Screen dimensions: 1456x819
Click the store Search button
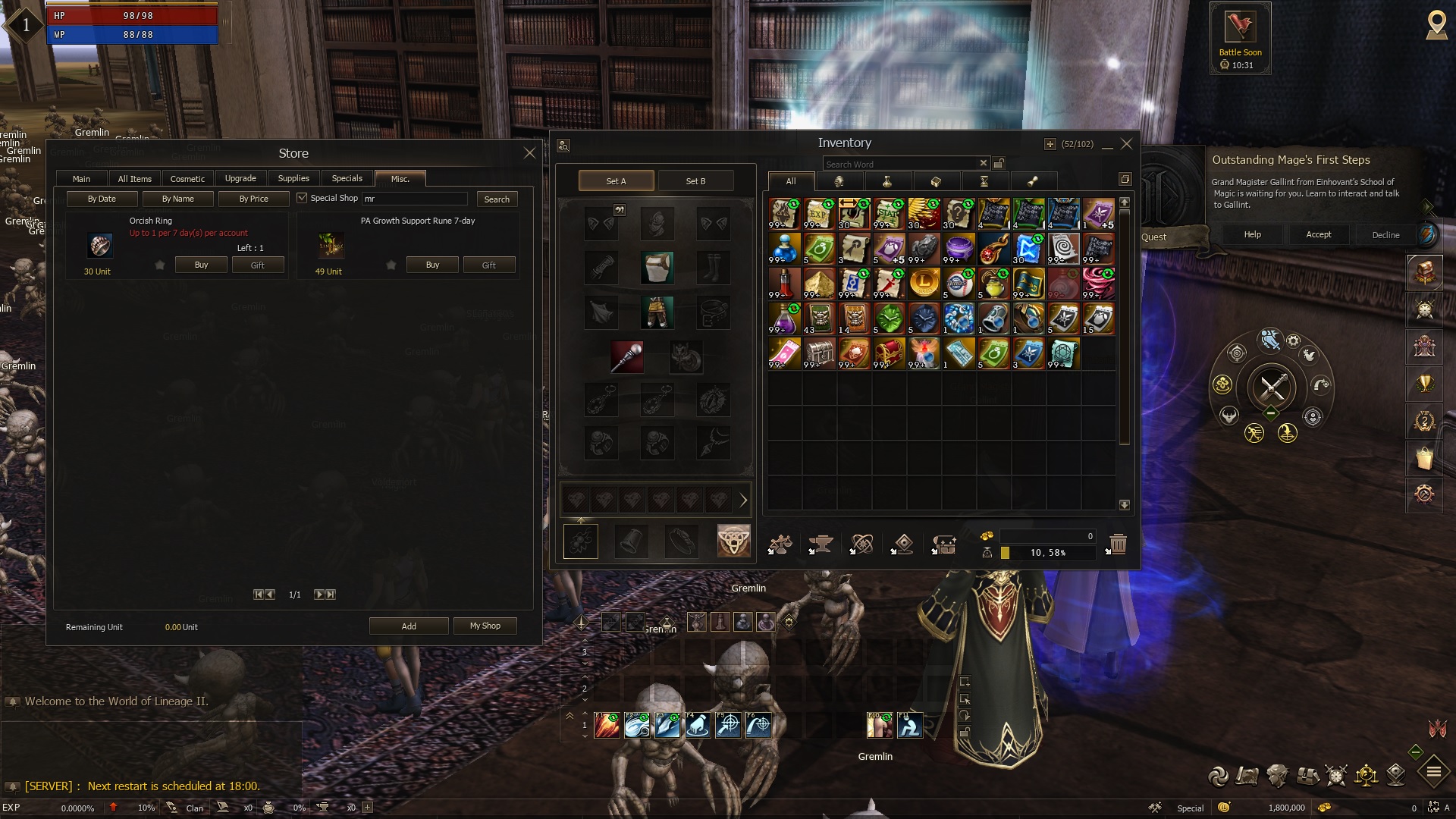point(497,199)
